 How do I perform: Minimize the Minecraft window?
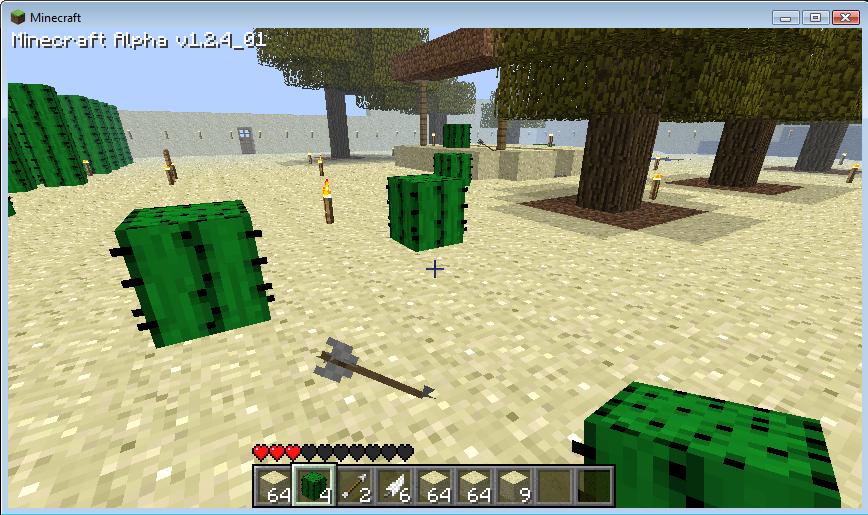789,17
